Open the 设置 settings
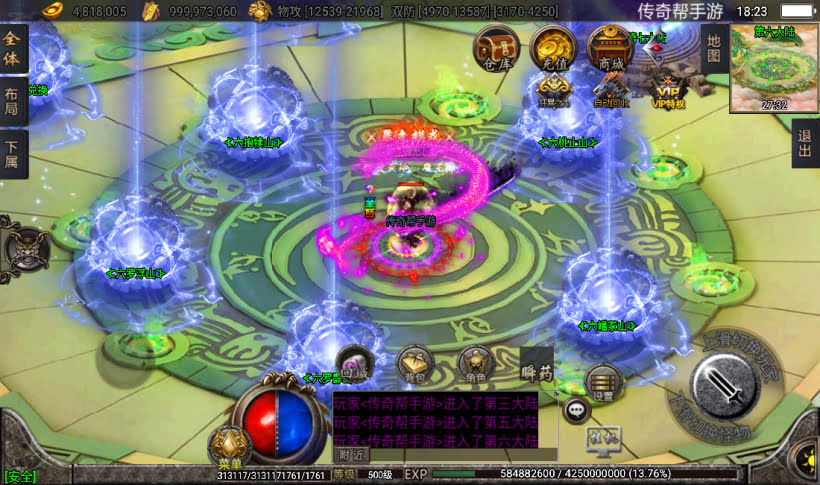The width and height of the screenshot is (820, 485). [603, 383]
